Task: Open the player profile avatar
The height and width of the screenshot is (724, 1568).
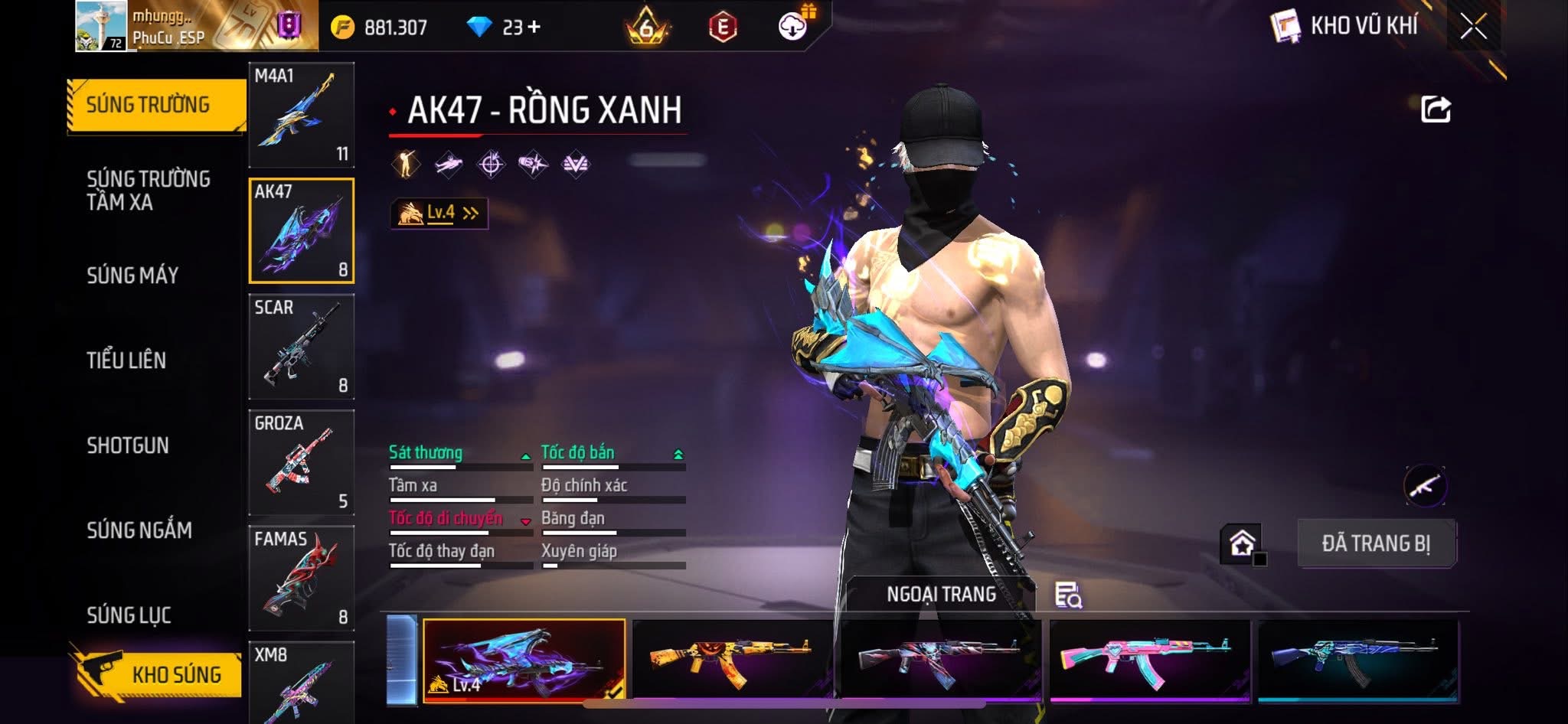Action: click(x=101, y=26)
